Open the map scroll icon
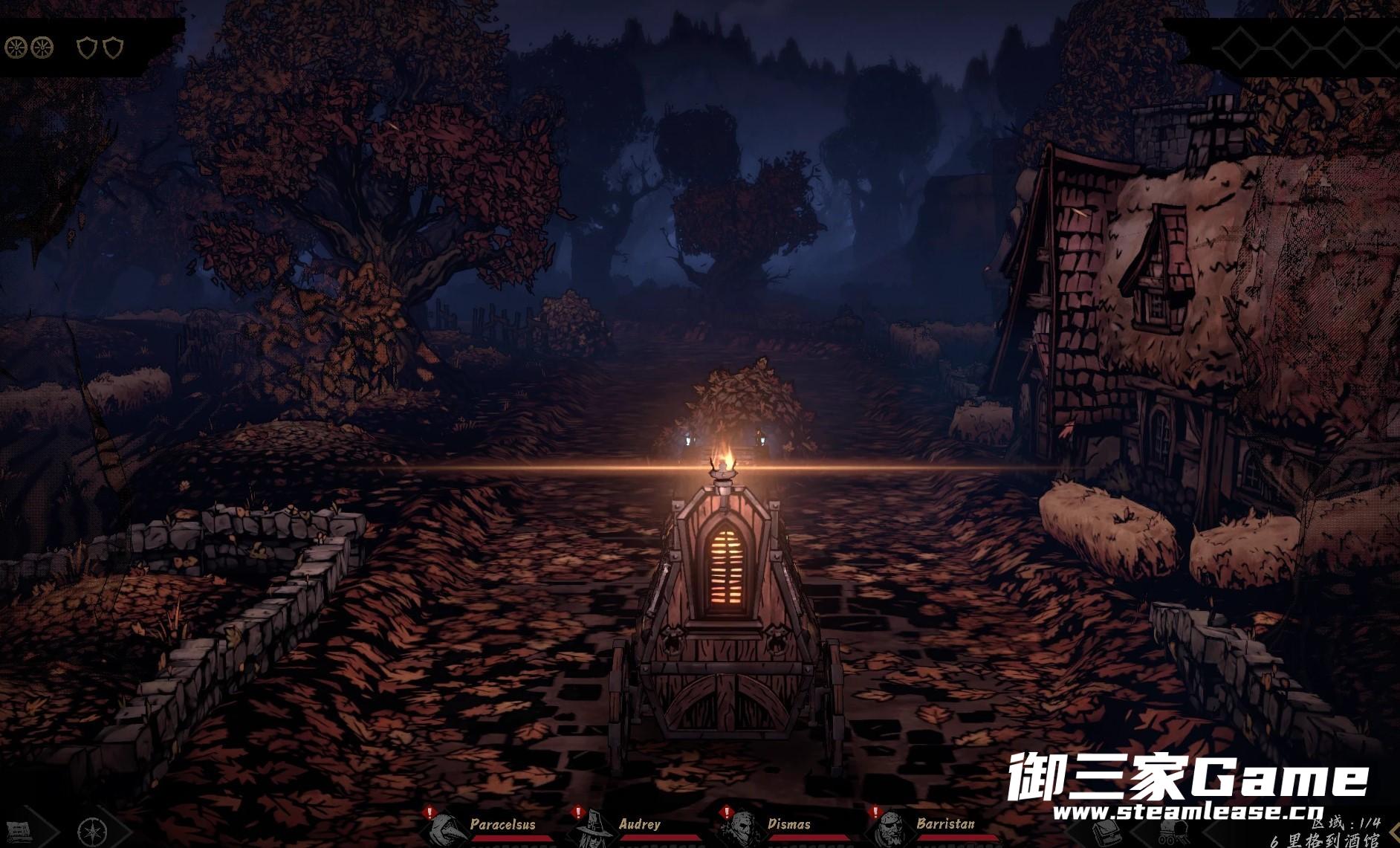The image size is (1400, 848). click(x=20, y=832)
